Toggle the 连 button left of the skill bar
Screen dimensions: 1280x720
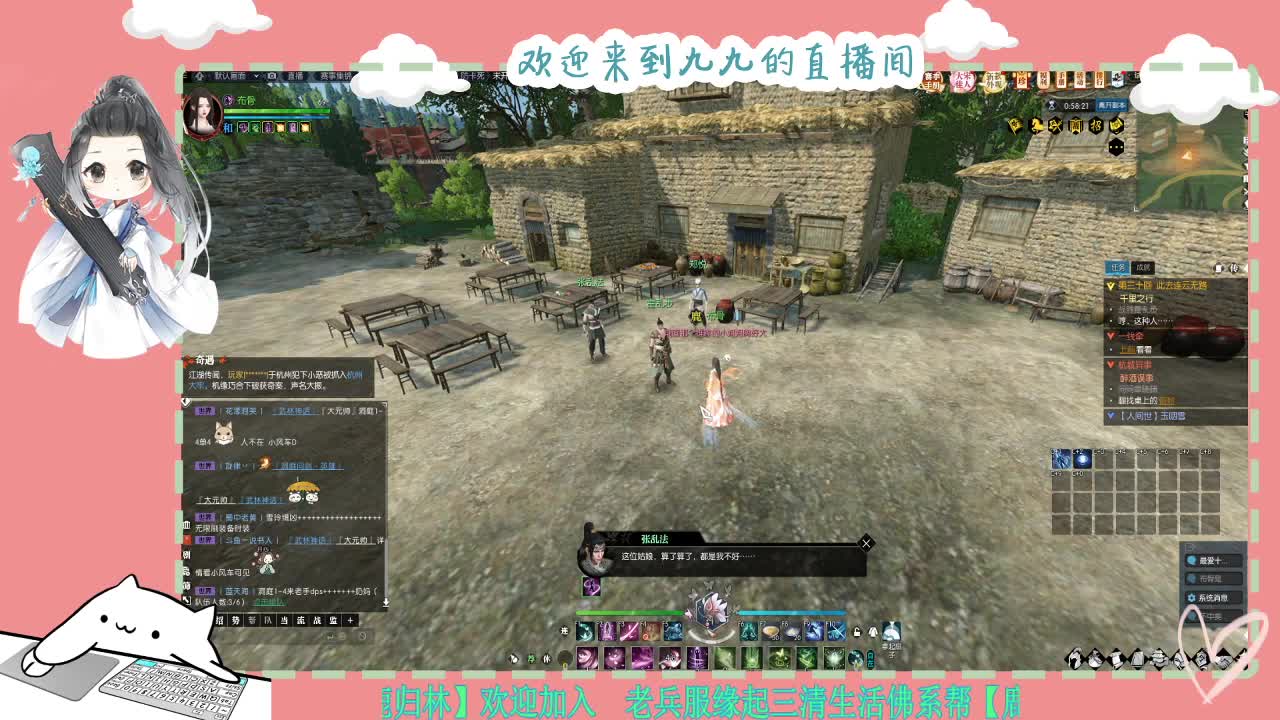click(x=564, y=631)
